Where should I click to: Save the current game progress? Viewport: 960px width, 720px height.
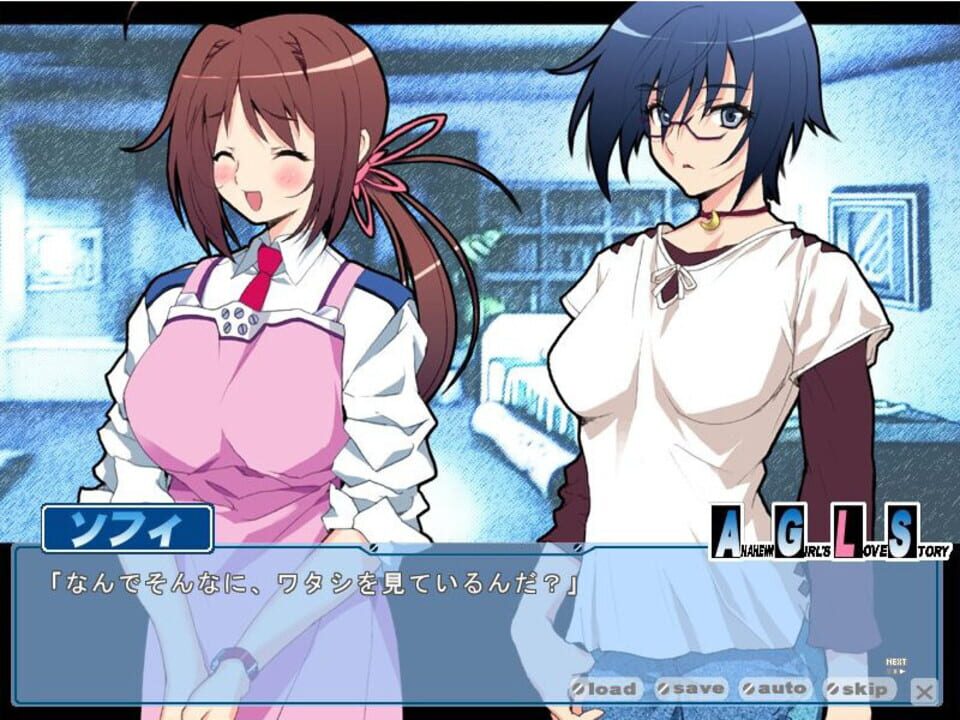(691, 689)
